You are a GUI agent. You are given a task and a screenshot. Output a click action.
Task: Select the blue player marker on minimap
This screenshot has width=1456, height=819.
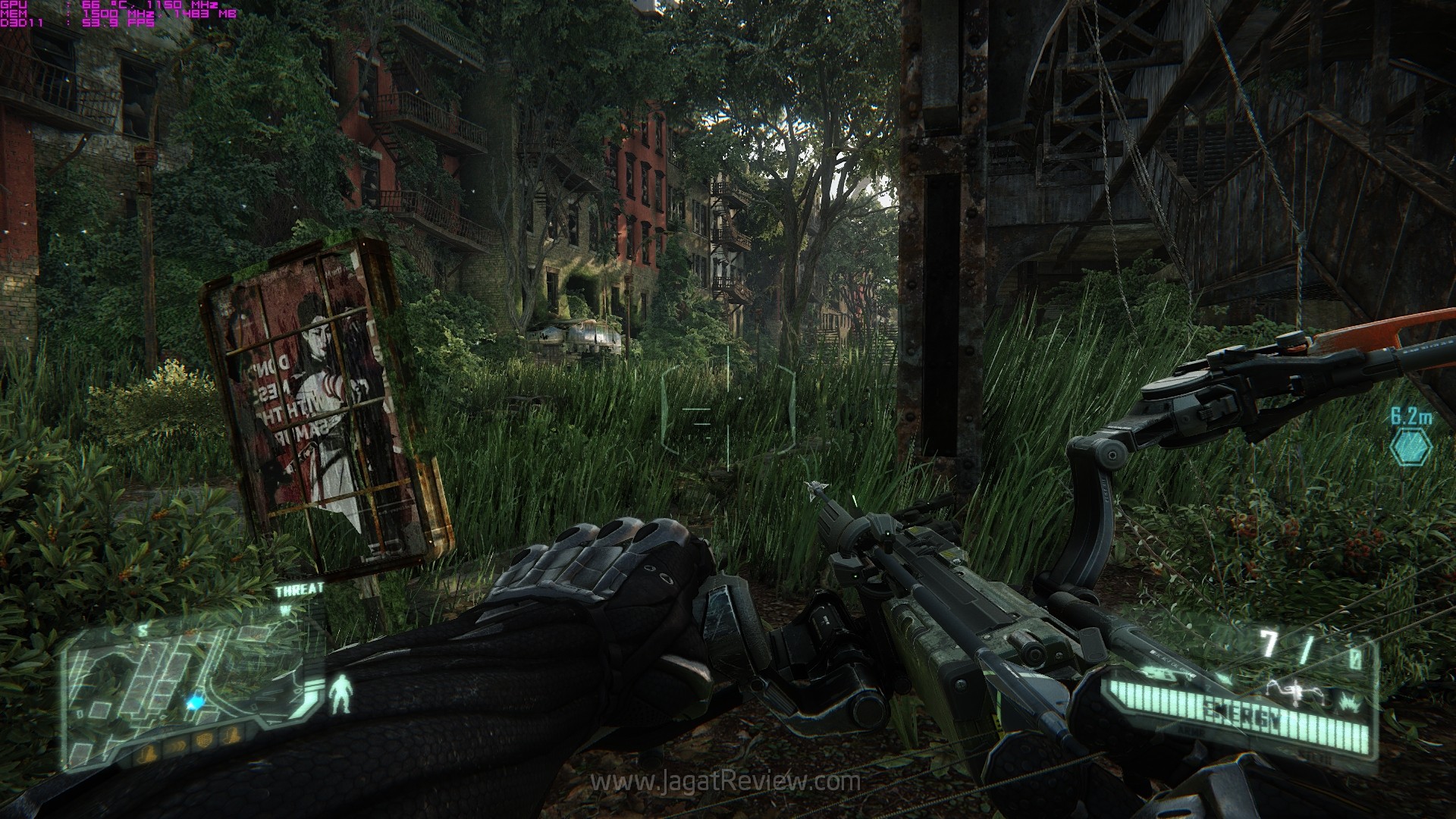(196, 702)
